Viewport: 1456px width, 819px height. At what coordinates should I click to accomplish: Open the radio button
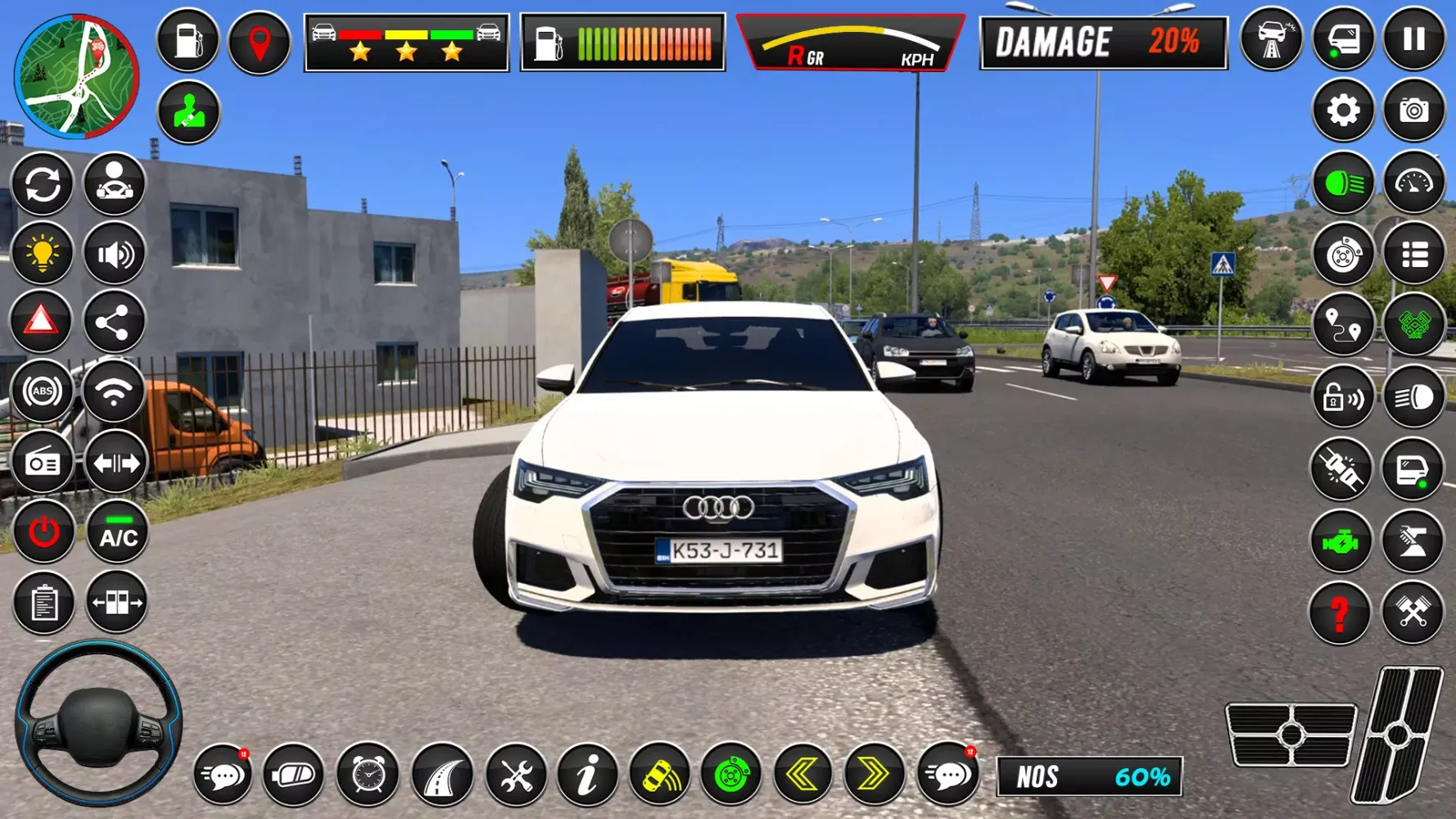click(x=42, y=464)
